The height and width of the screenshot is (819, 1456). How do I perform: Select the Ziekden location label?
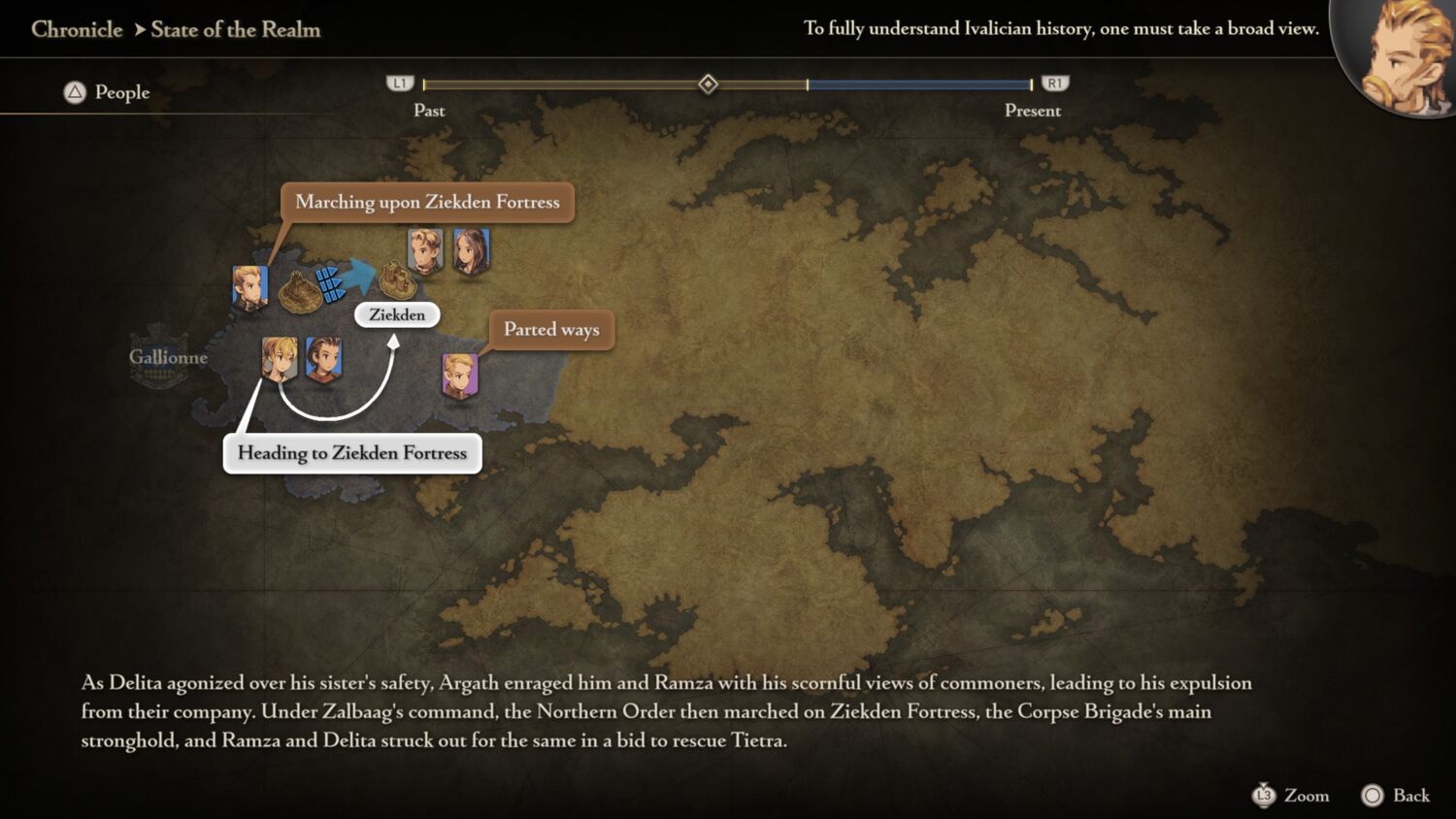click(x=397, y=314)
